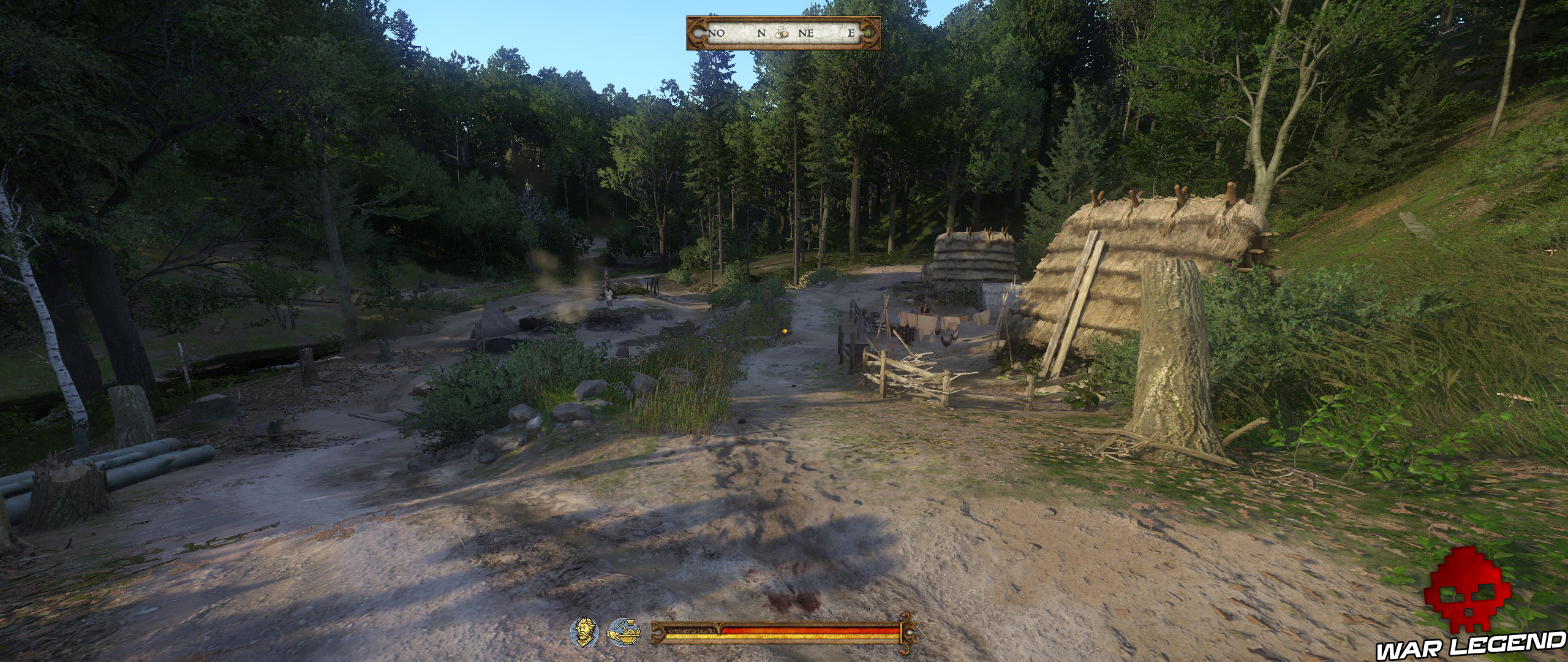Viewport: 1568px width, 662px height.
Task: Select the NO marker on the compass
Action: point(716,35)
